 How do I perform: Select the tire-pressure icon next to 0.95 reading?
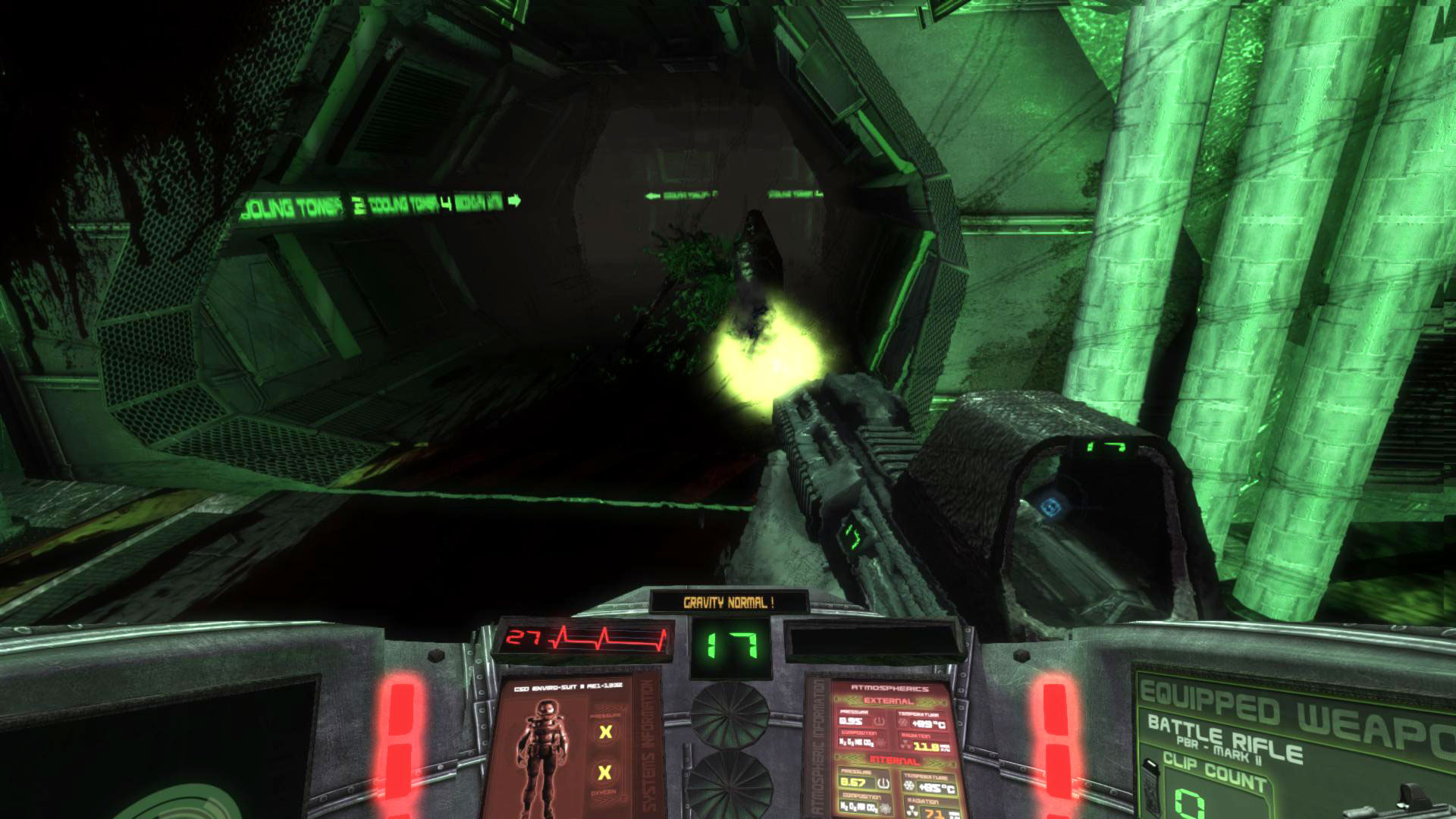coord(879,721)
